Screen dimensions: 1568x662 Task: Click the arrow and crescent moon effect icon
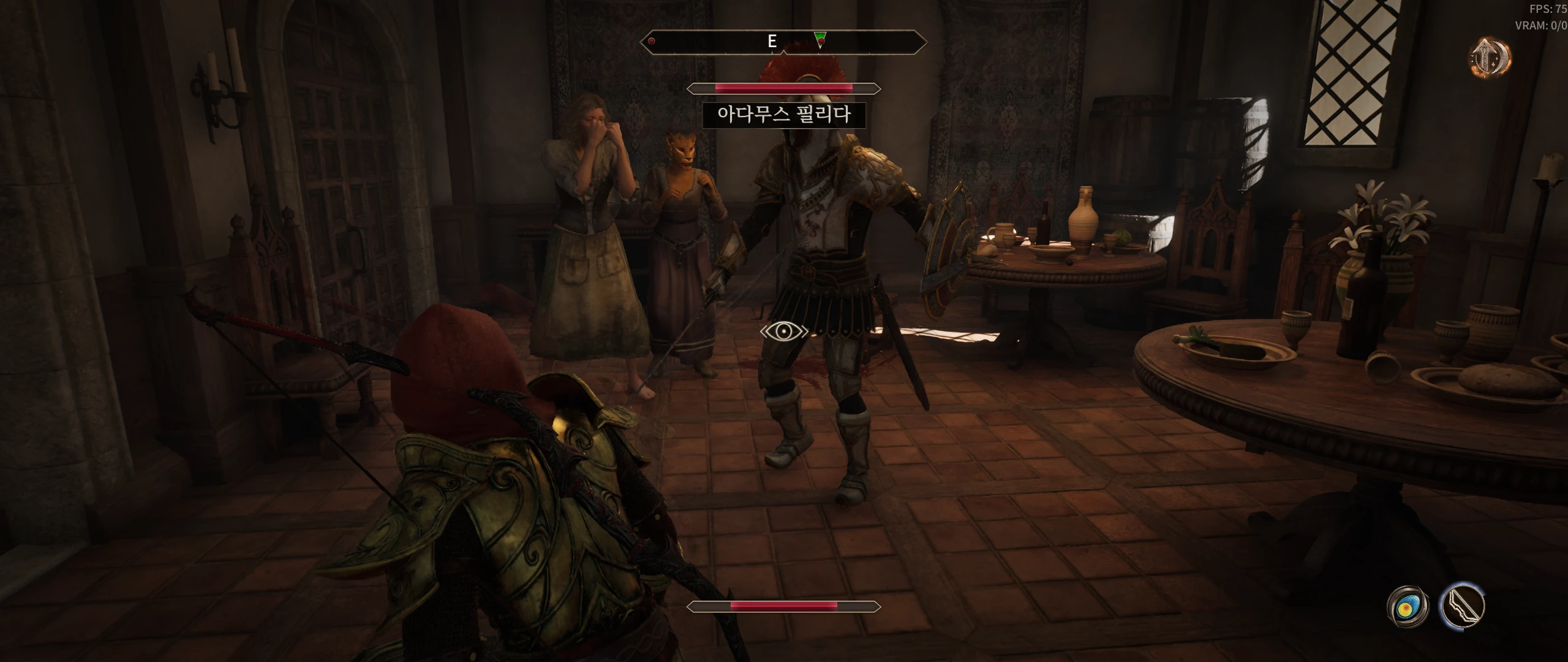(x=1490, y=58)
